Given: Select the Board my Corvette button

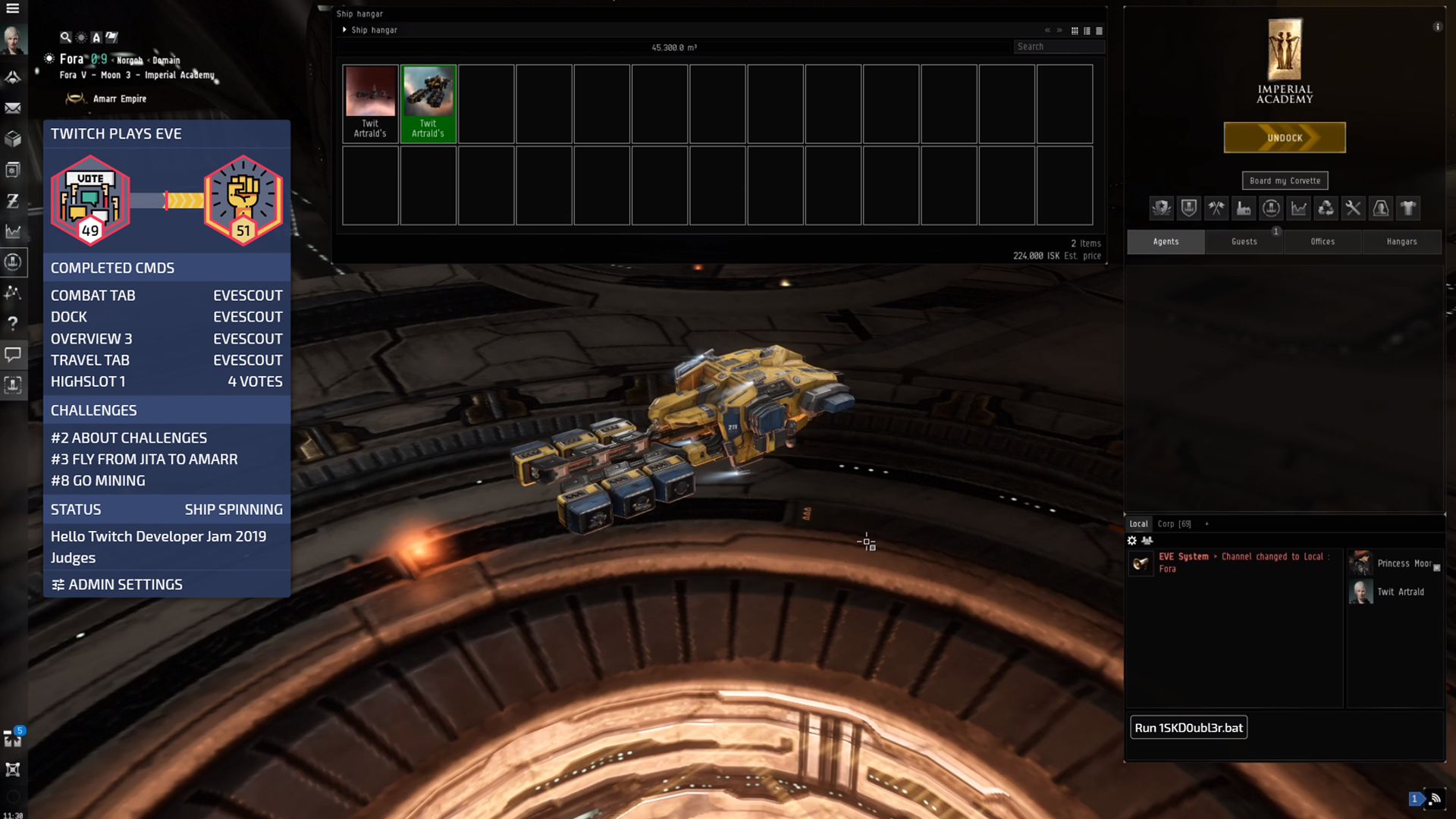Looking at the screenshot, I should 1285,180.
